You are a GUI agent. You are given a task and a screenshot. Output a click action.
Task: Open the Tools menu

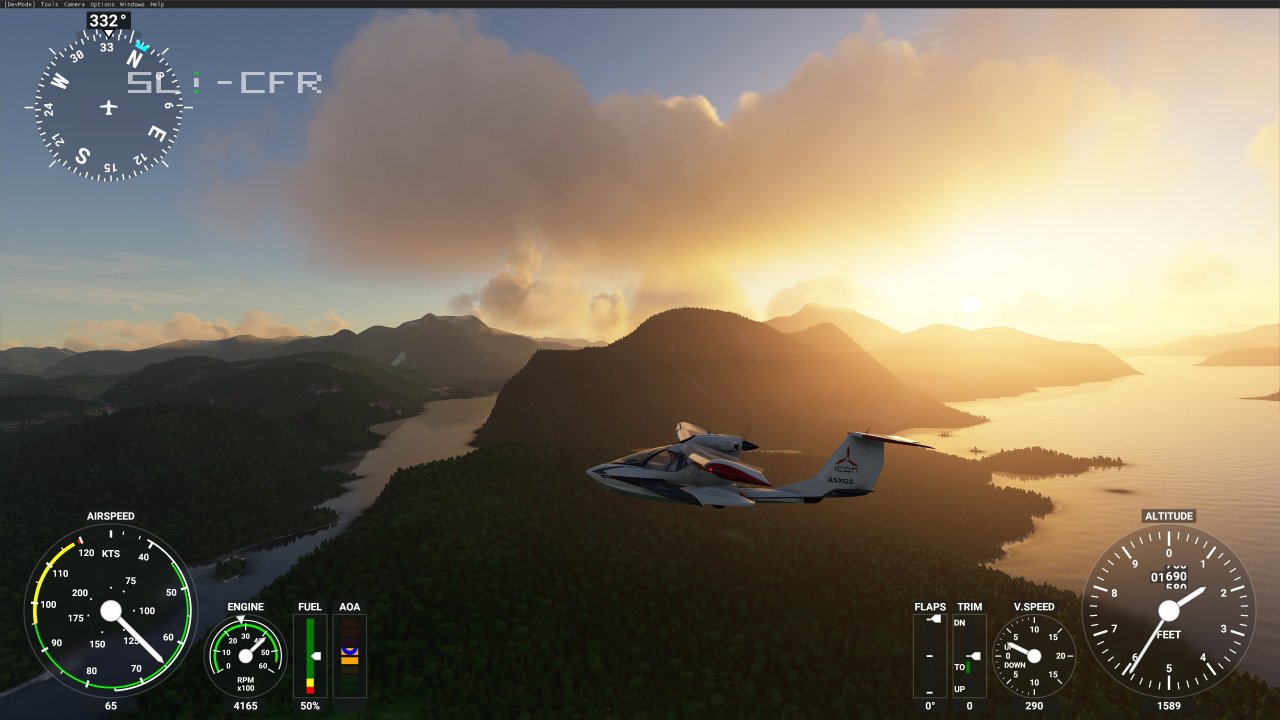pyautogui.click(x=48, y=4)
